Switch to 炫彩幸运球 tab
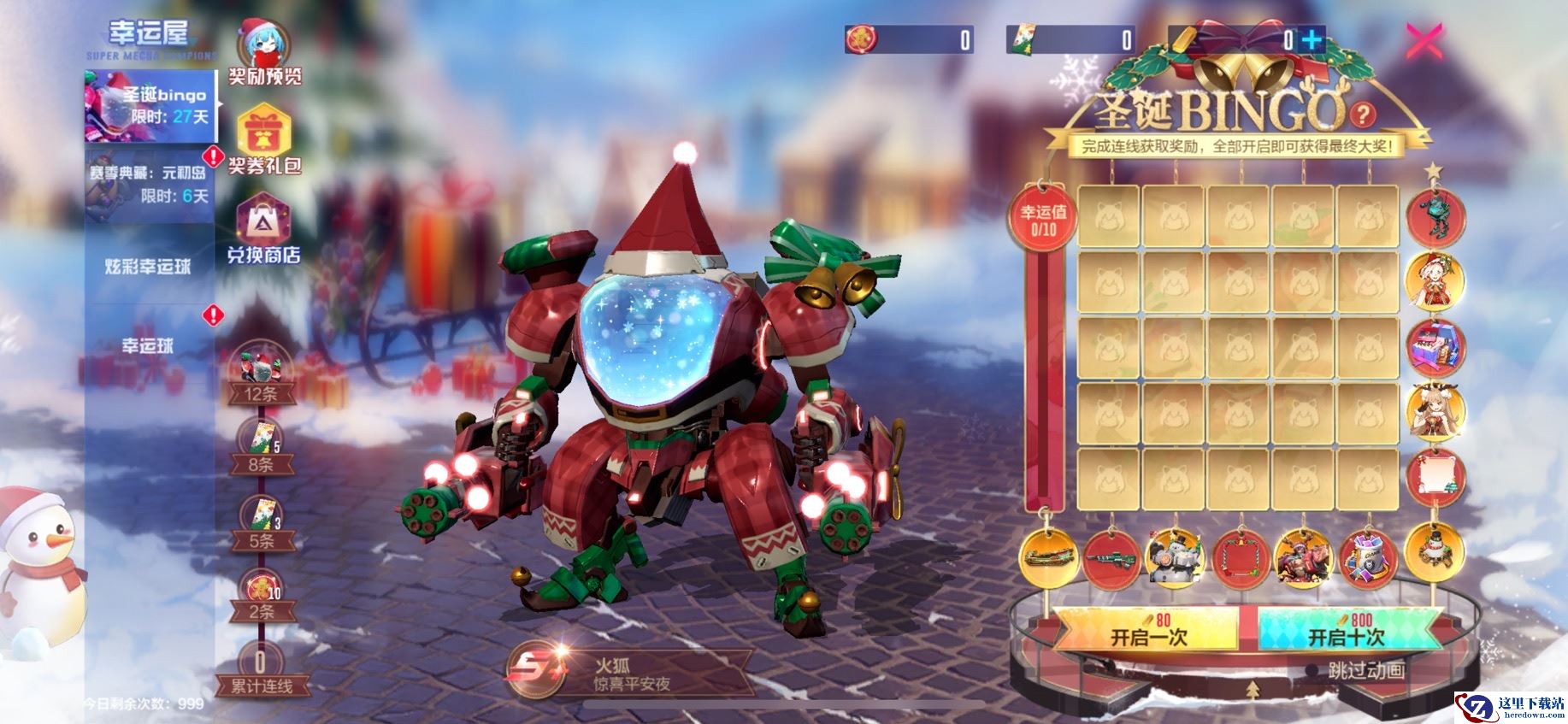 pos(148,267)
